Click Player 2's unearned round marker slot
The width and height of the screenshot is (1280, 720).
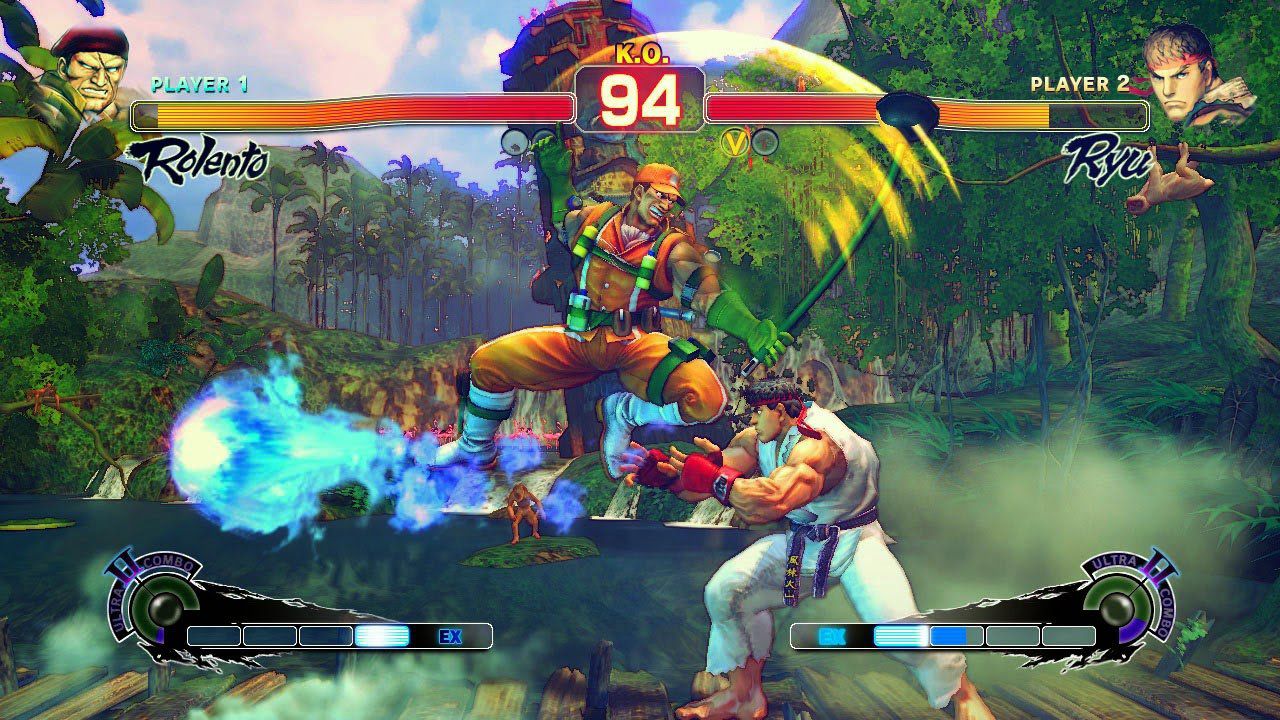point(766,141)
